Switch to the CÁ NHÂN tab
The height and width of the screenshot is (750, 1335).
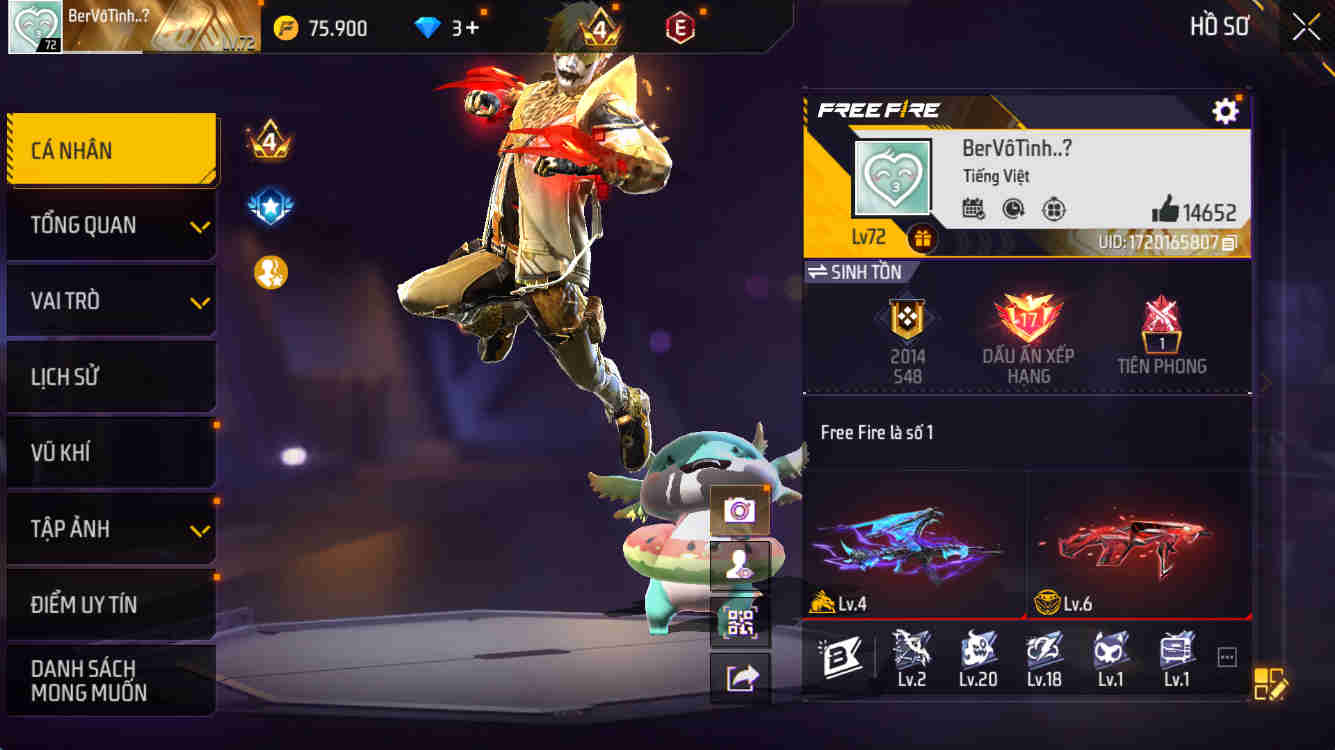pos(111,150)
